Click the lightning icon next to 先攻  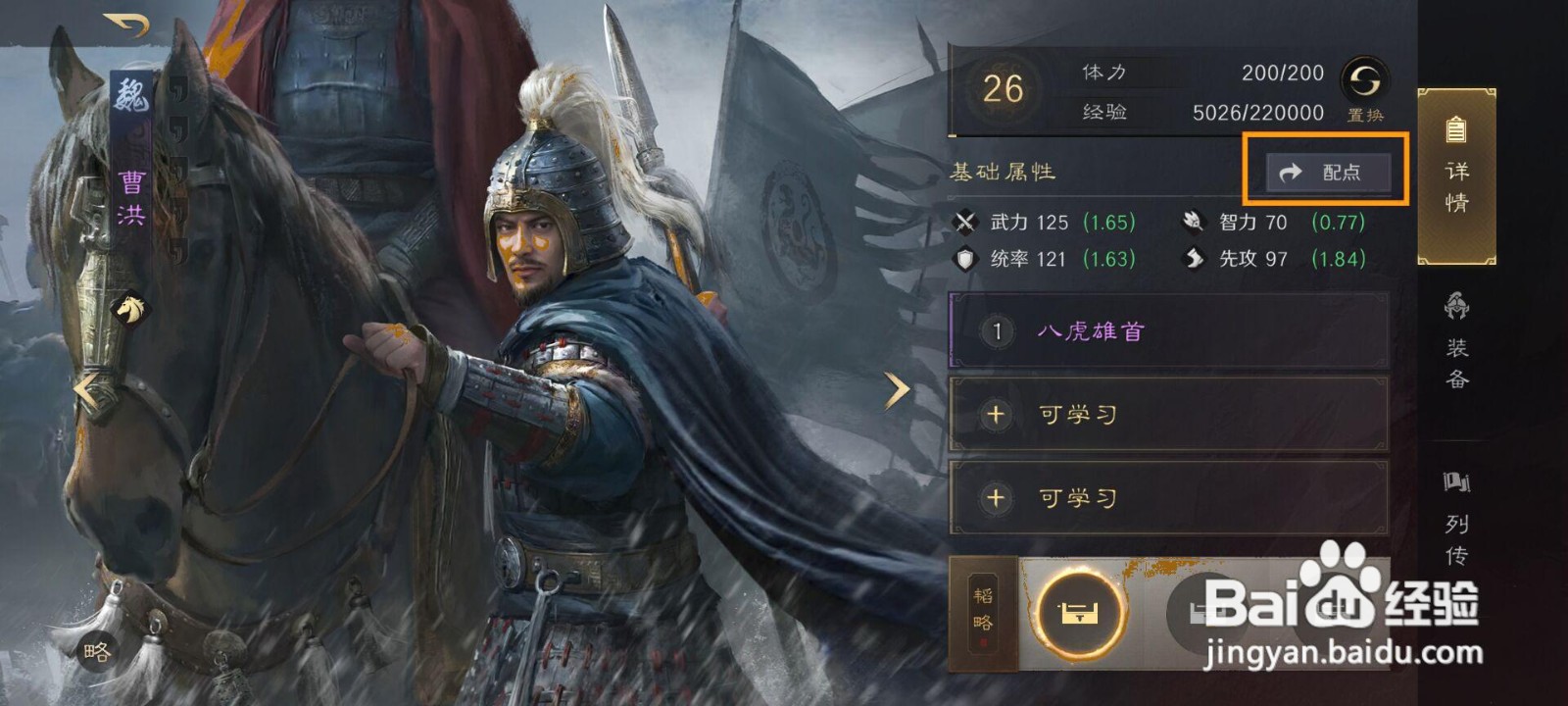[1192, 260]
